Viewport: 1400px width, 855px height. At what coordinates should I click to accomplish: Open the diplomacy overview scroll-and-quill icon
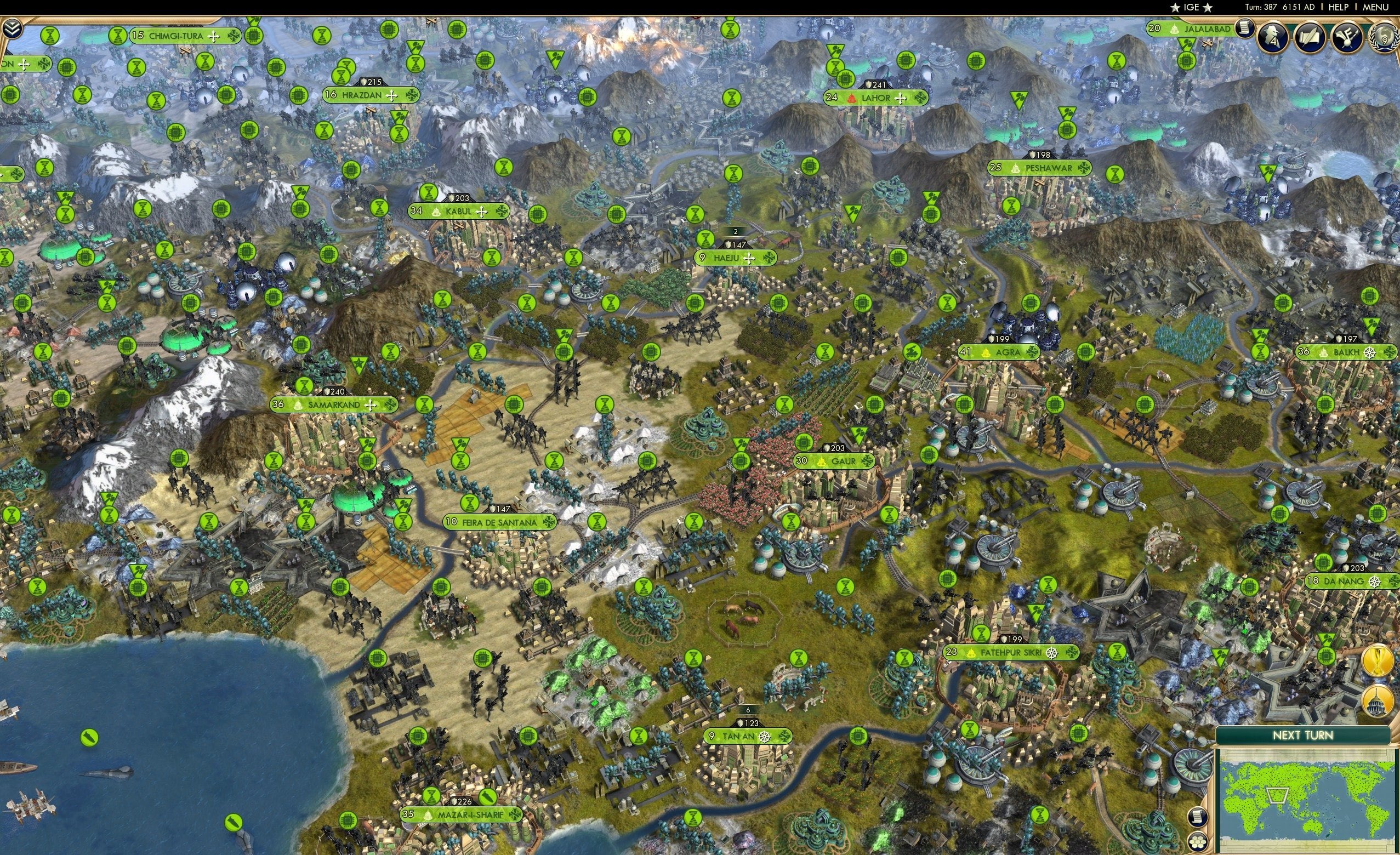click(1311, 37)
